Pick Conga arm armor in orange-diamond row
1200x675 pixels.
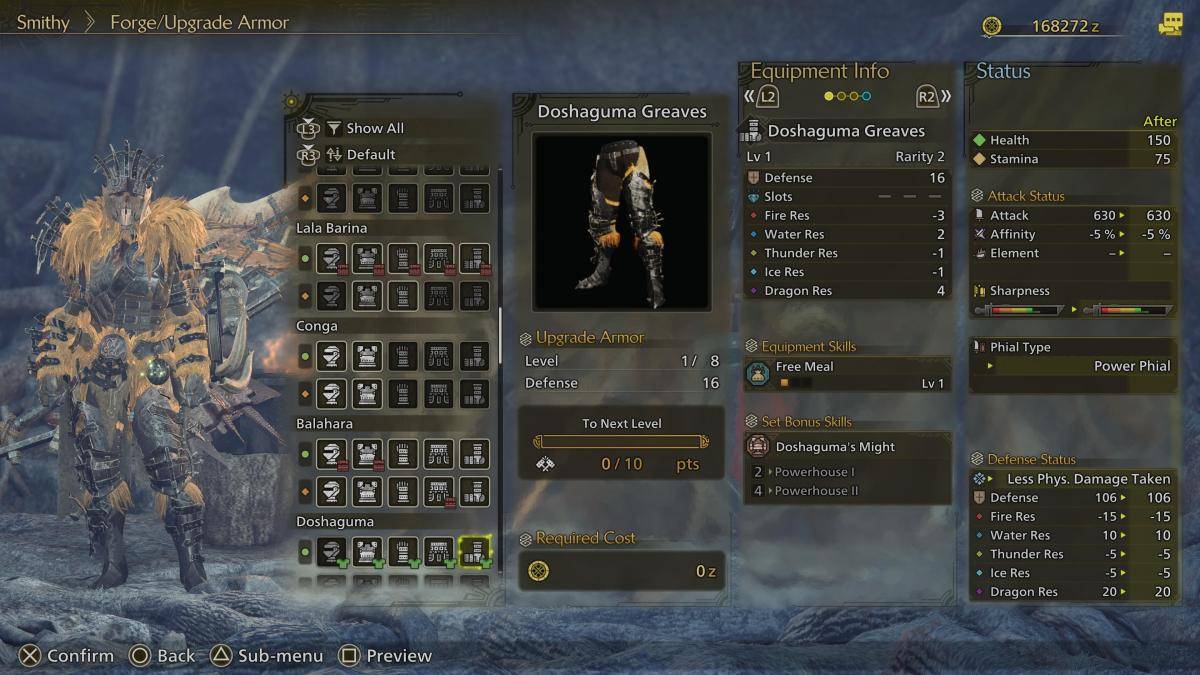[x=403, y=393]
